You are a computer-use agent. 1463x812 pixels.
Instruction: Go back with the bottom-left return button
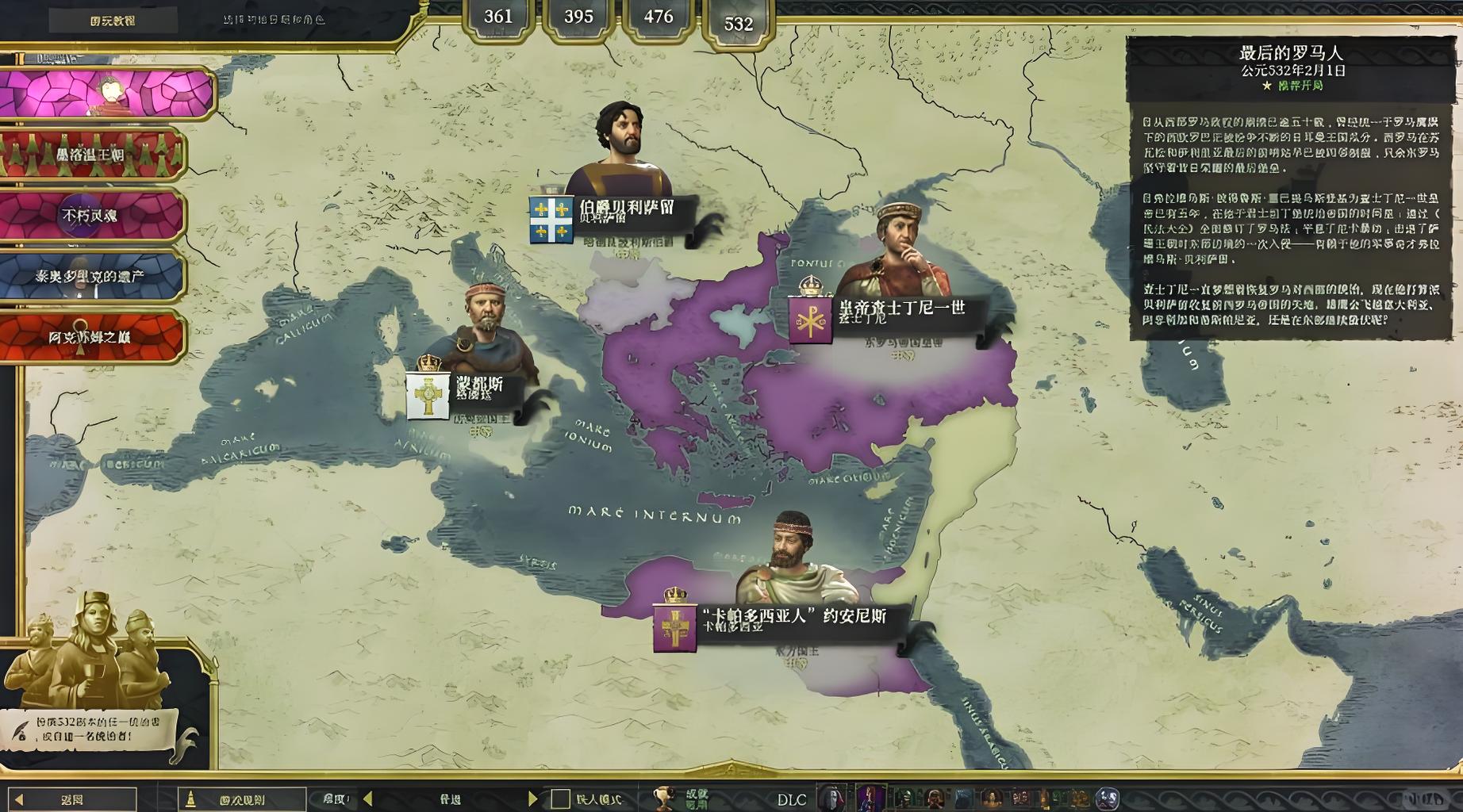(72, 799)
